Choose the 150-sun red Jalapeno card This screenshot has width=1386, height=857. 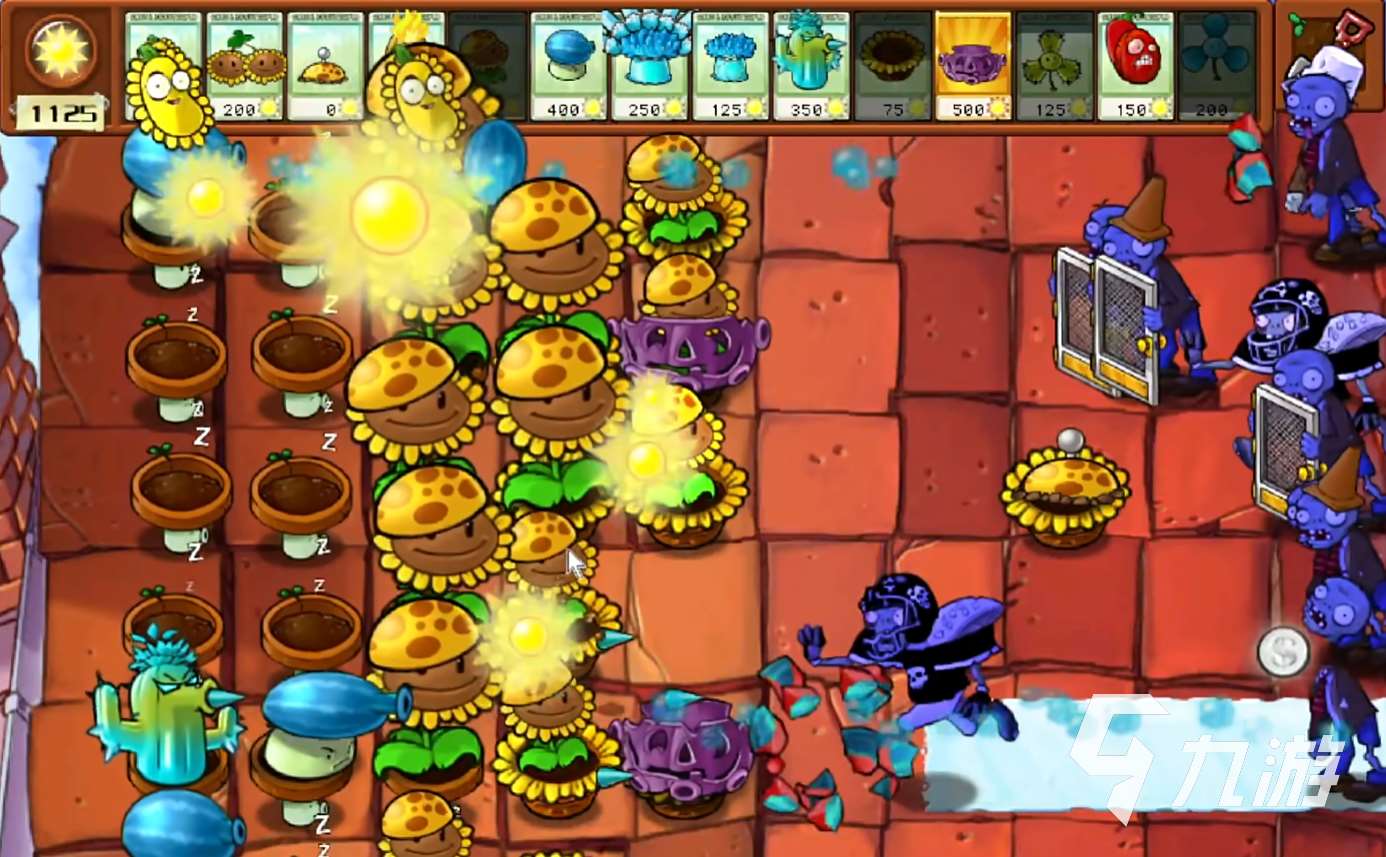(1136, 65)
